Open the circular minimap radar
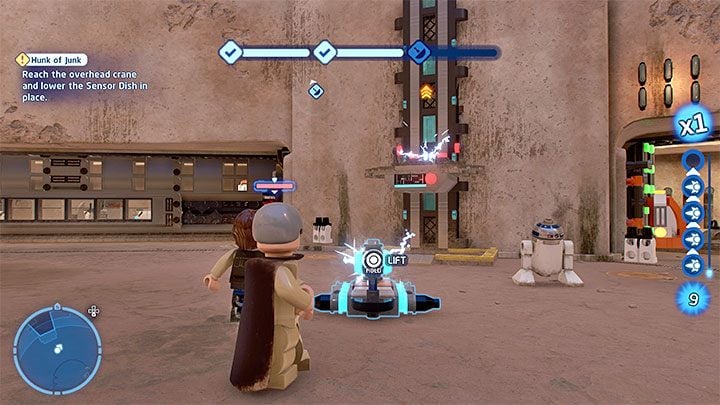The width and height of the screenshot is (720, 405). point(57,349)
